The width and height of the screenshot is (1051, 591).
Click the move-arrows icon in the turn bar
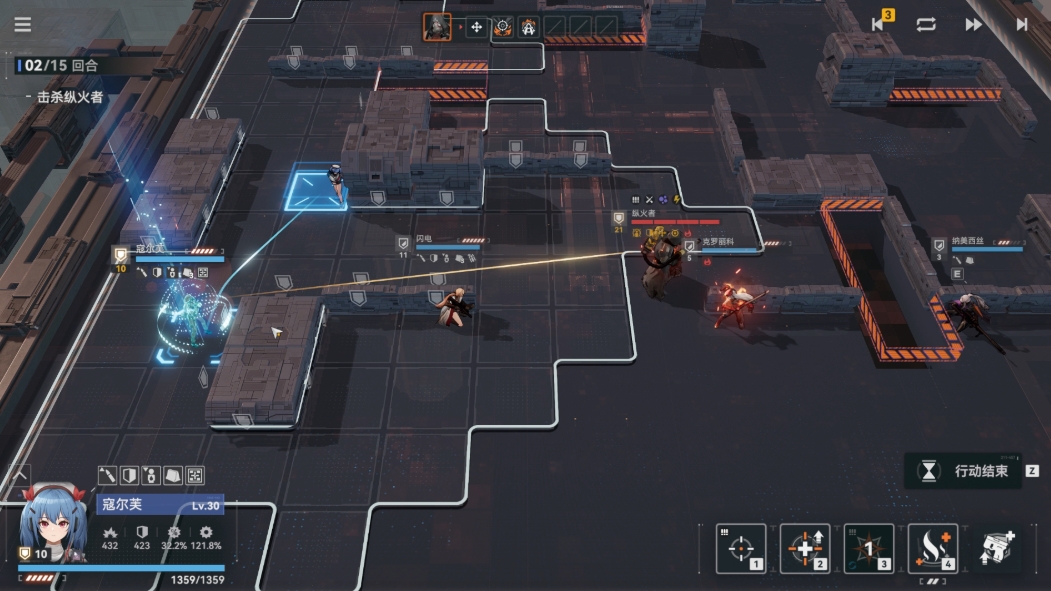pos(476,27)
